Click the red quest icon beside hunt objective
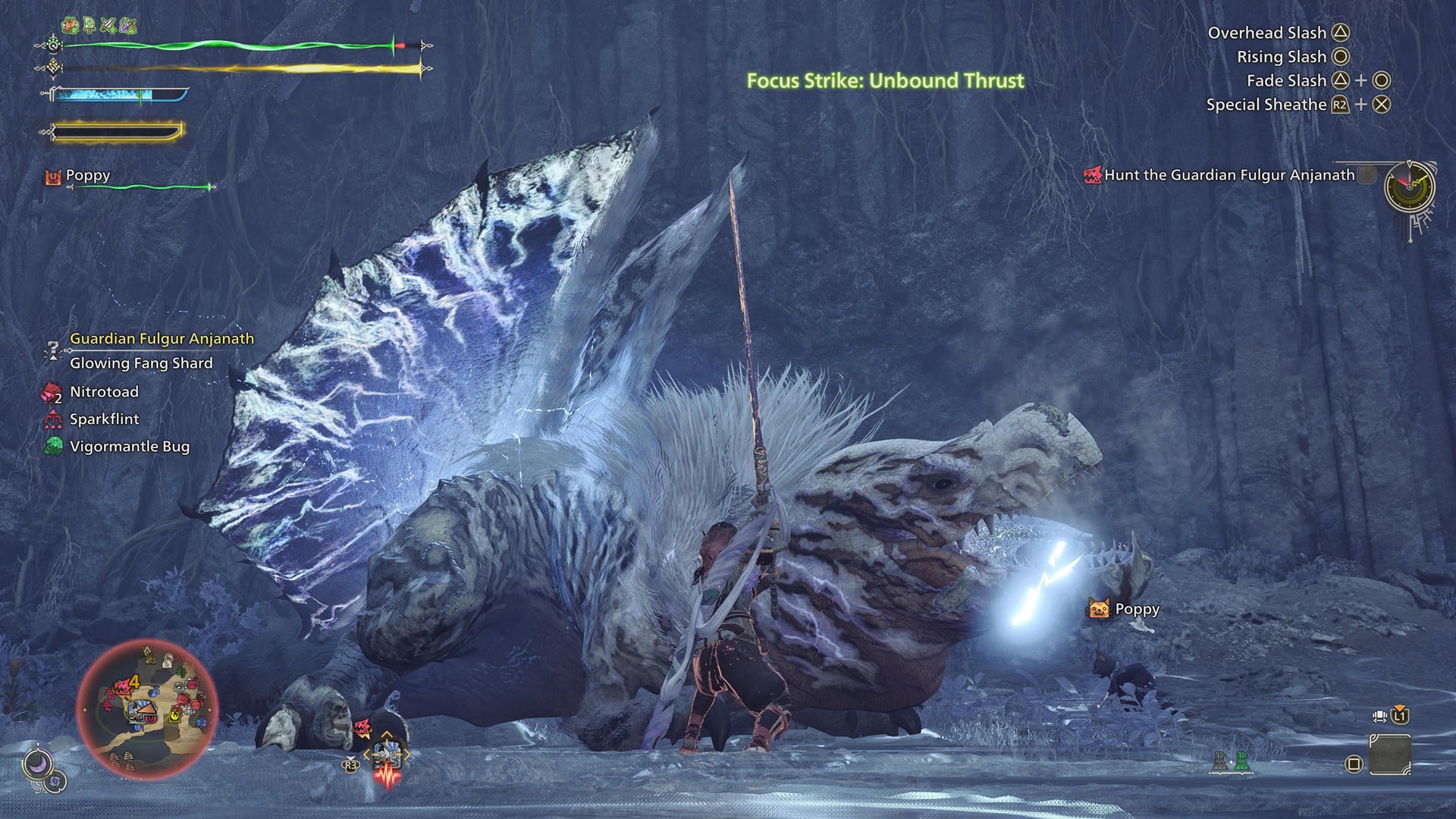Screen dimensions: 1456x819 pos(1092,174)
